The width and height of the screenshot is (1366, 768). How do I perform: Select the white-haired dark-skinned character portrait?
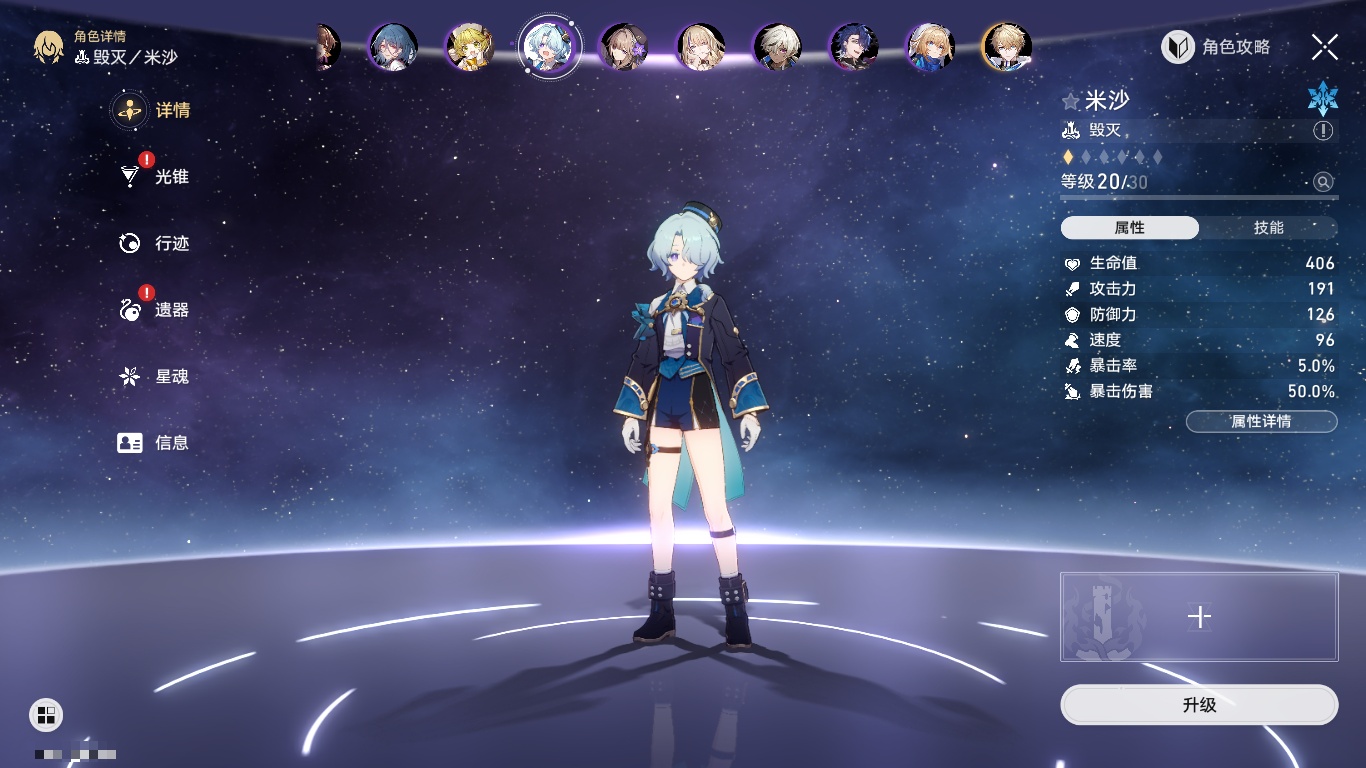(777, 47)
